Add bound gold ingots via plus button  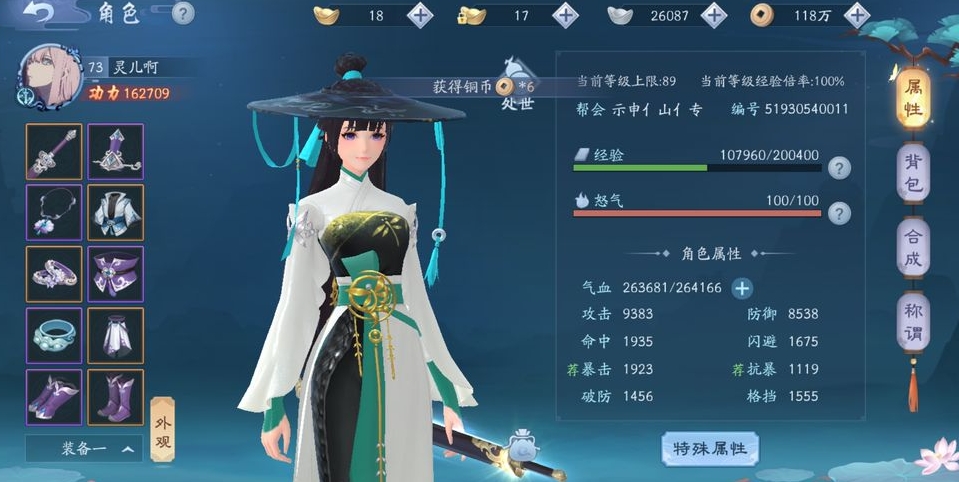(x=566, y=16)
